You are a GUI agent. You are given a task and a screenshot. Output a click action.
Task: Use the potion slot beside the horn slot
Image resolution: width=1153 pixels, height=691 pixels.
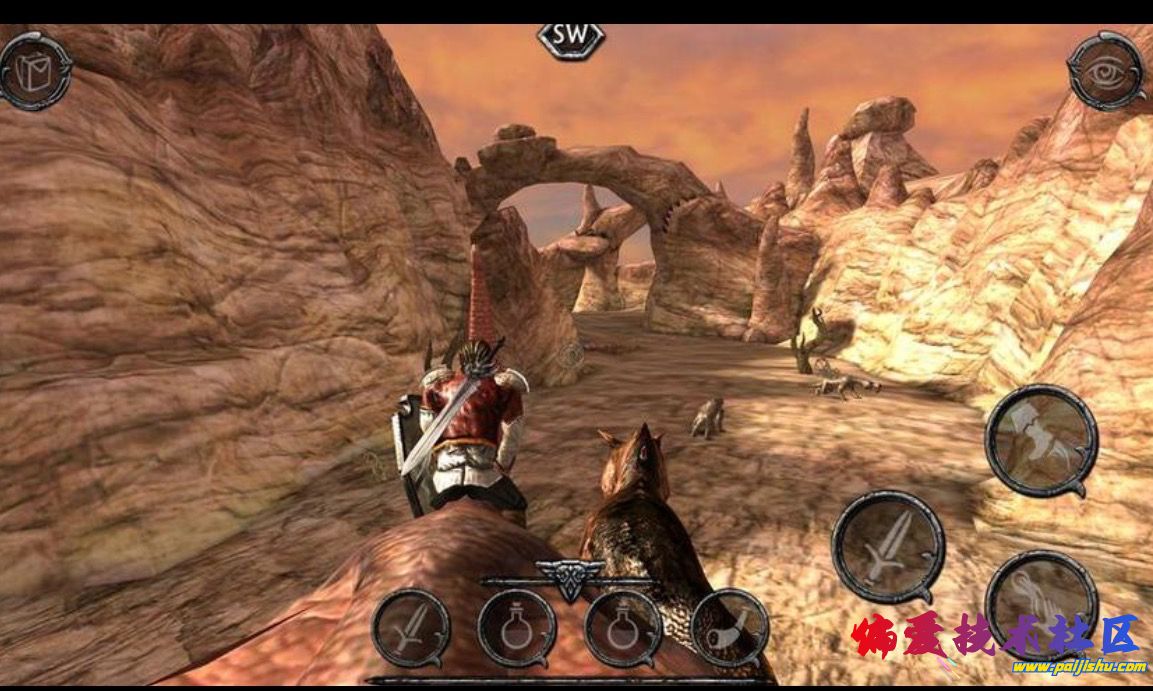pos(623,628)
